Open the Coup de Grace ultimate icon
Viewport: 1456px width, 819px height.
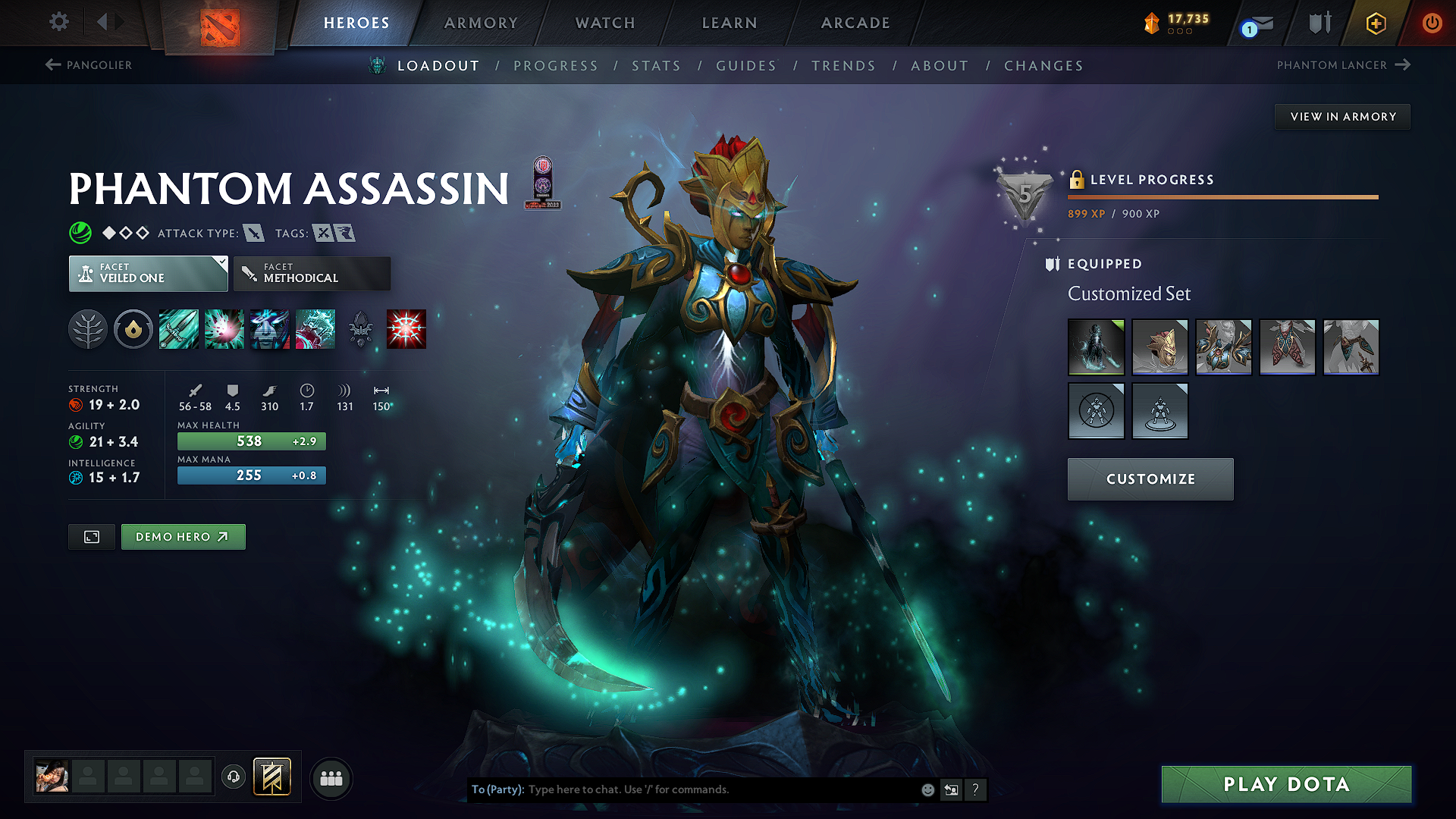point(406,328)
